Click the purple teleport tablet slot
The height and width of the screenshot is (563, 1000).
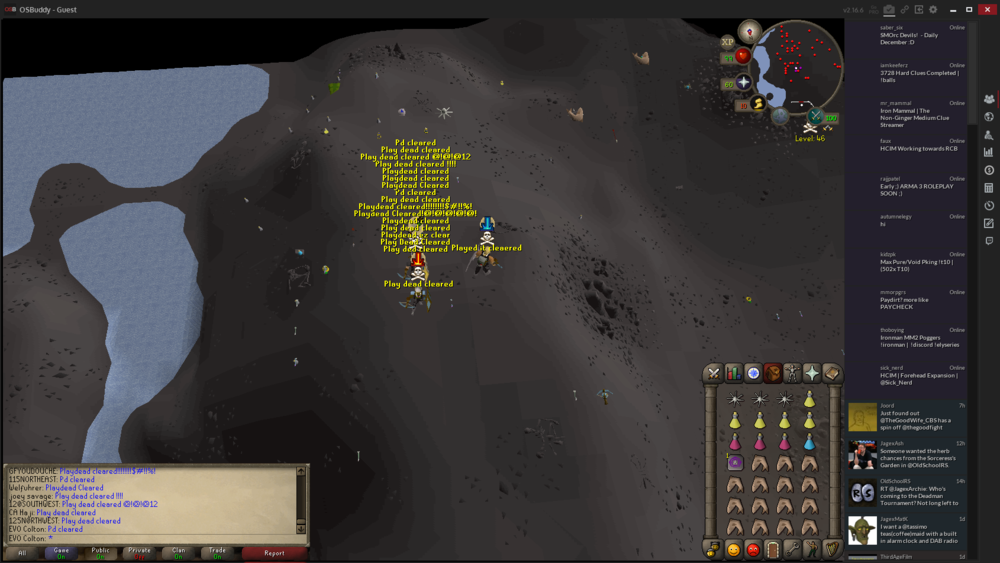tap(735, 463)
